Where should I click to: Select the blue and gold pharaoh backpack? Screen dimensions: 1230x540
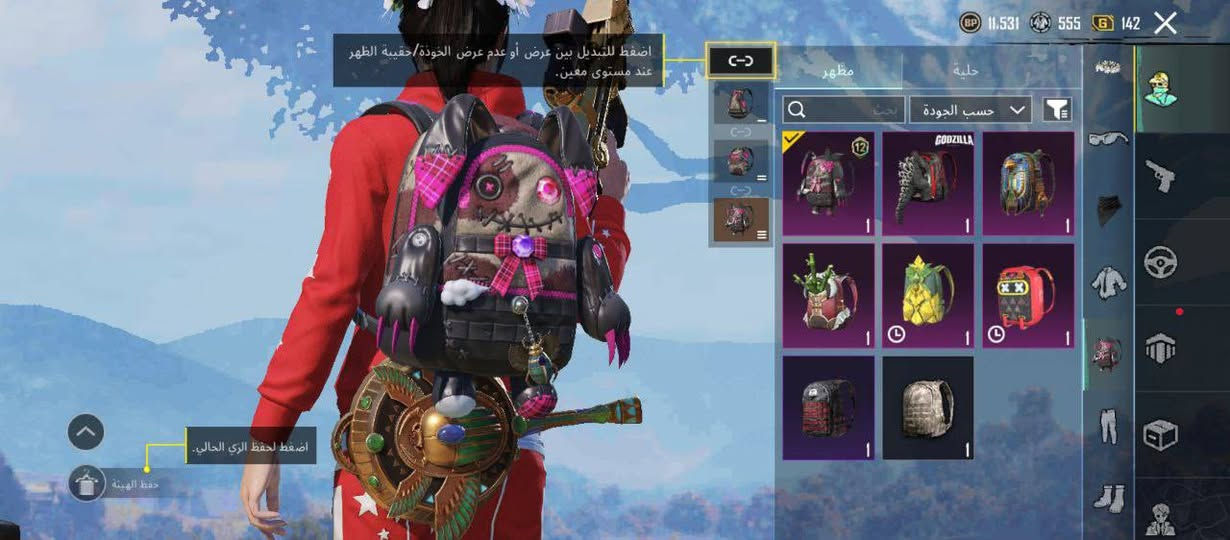[x=1027, y=183]
